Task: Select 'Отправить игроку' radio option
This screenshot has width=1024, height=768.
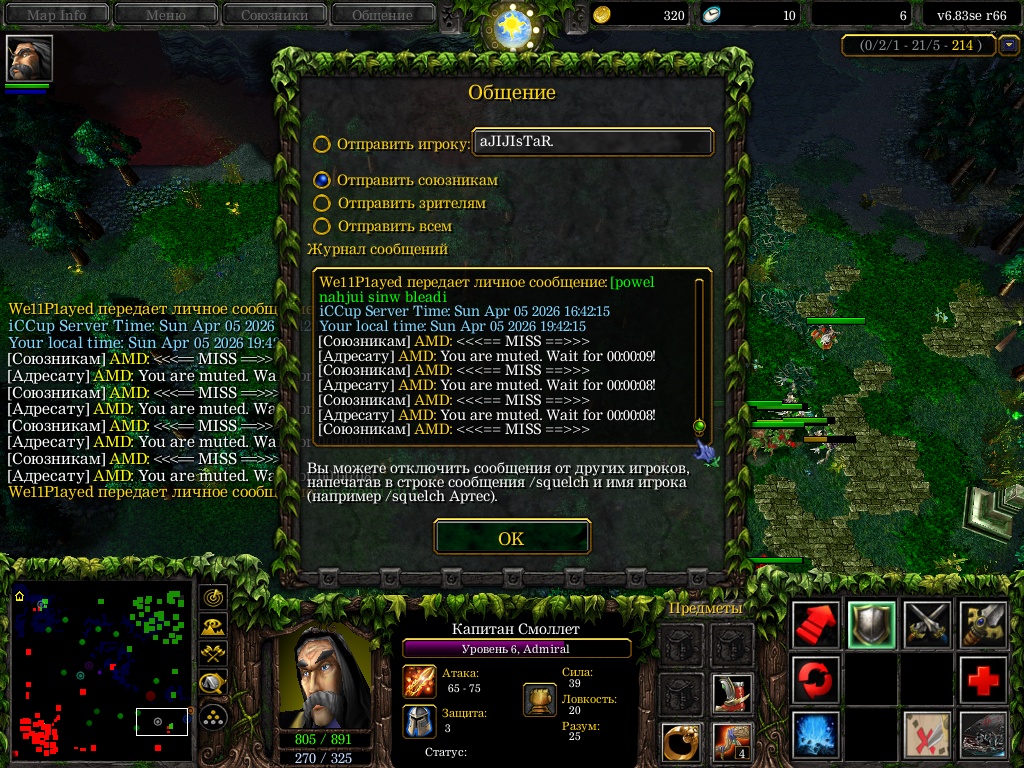Action: coord(322,144)
